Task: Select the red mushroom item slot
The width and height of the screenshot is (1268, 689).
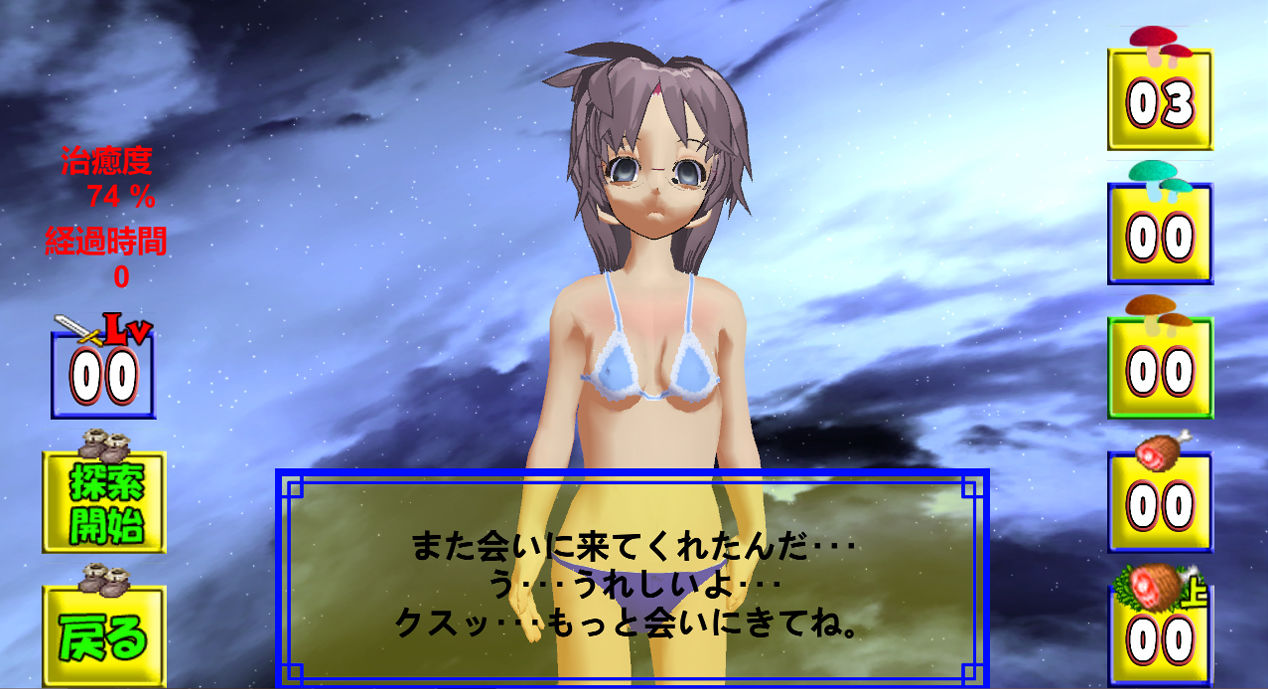Action: [x=1160, y=100]
